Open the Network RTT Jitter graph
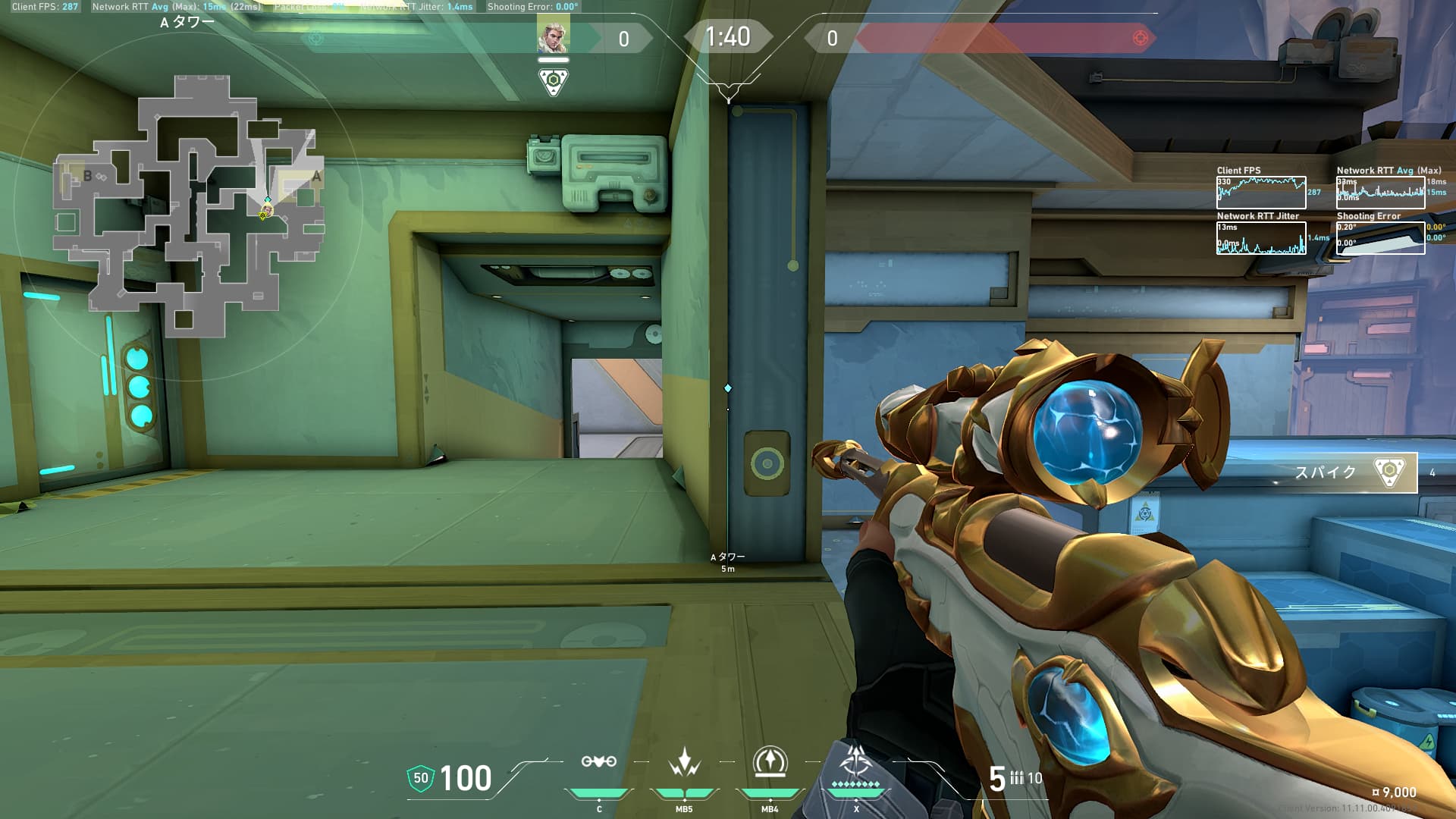 click(1260, 238)
